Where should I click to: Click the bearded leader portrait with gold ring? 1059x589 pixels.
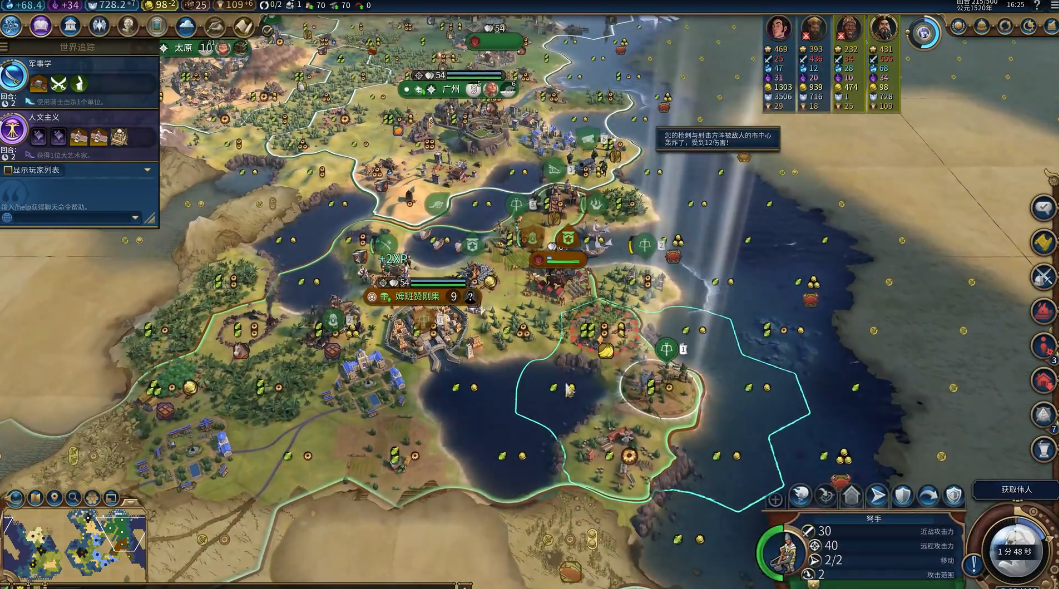pyautogui.click(x=882, y=28)
